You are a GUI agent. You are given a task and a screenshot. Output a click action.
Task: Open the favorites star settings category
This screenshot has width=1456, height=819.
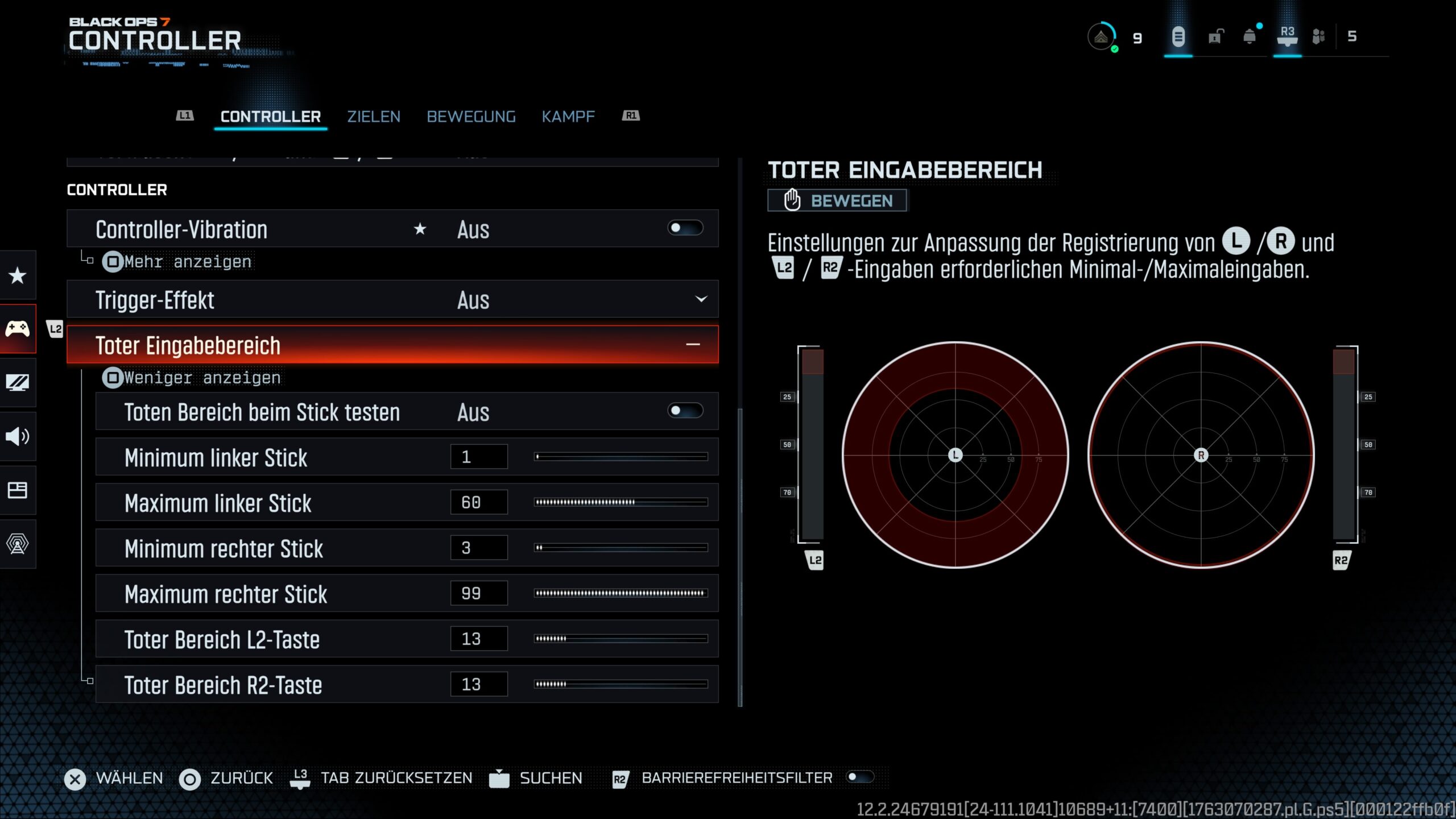(18, 275)
